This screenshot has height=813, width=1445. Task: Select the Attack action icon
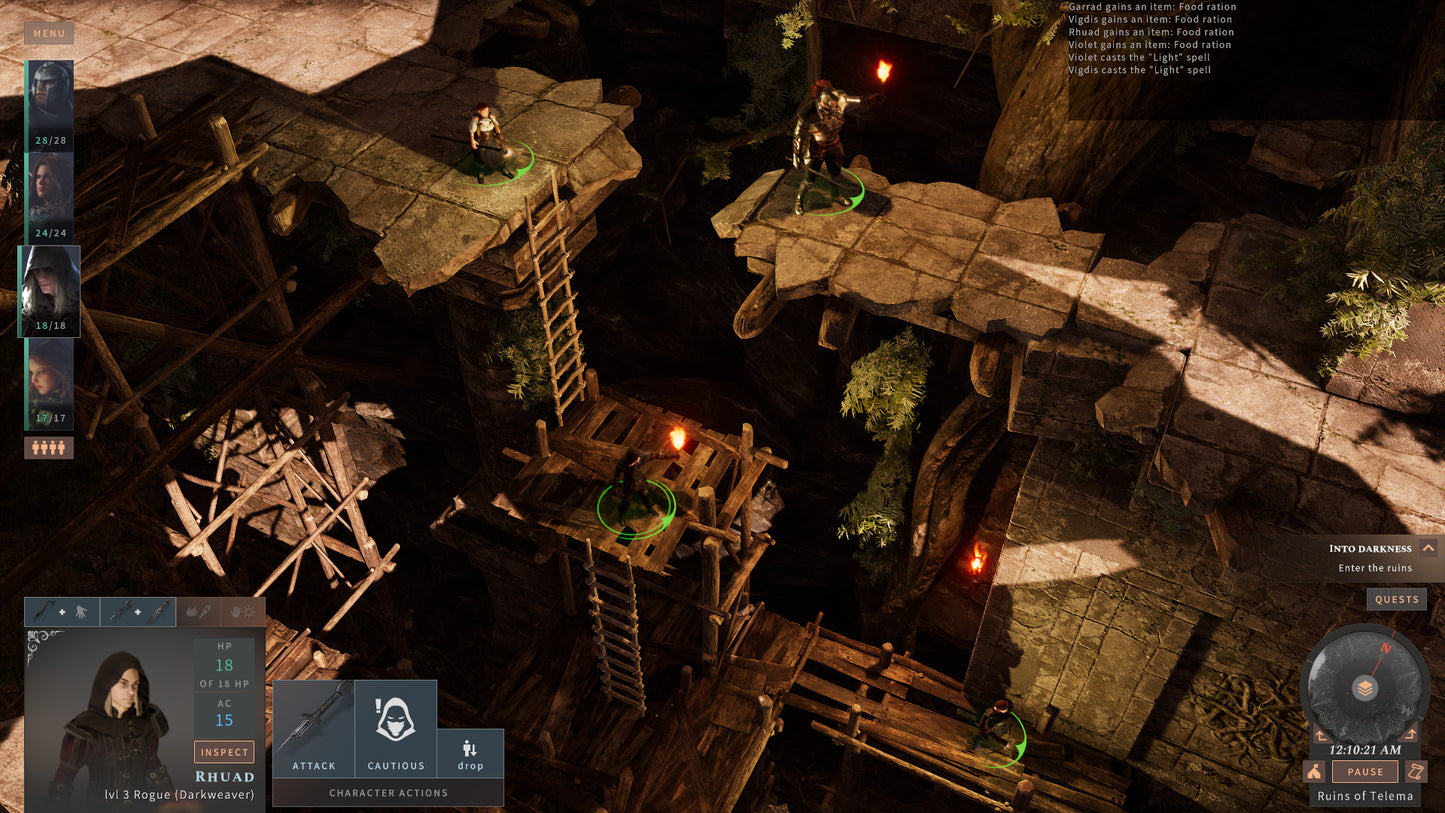tap(313, 722)
